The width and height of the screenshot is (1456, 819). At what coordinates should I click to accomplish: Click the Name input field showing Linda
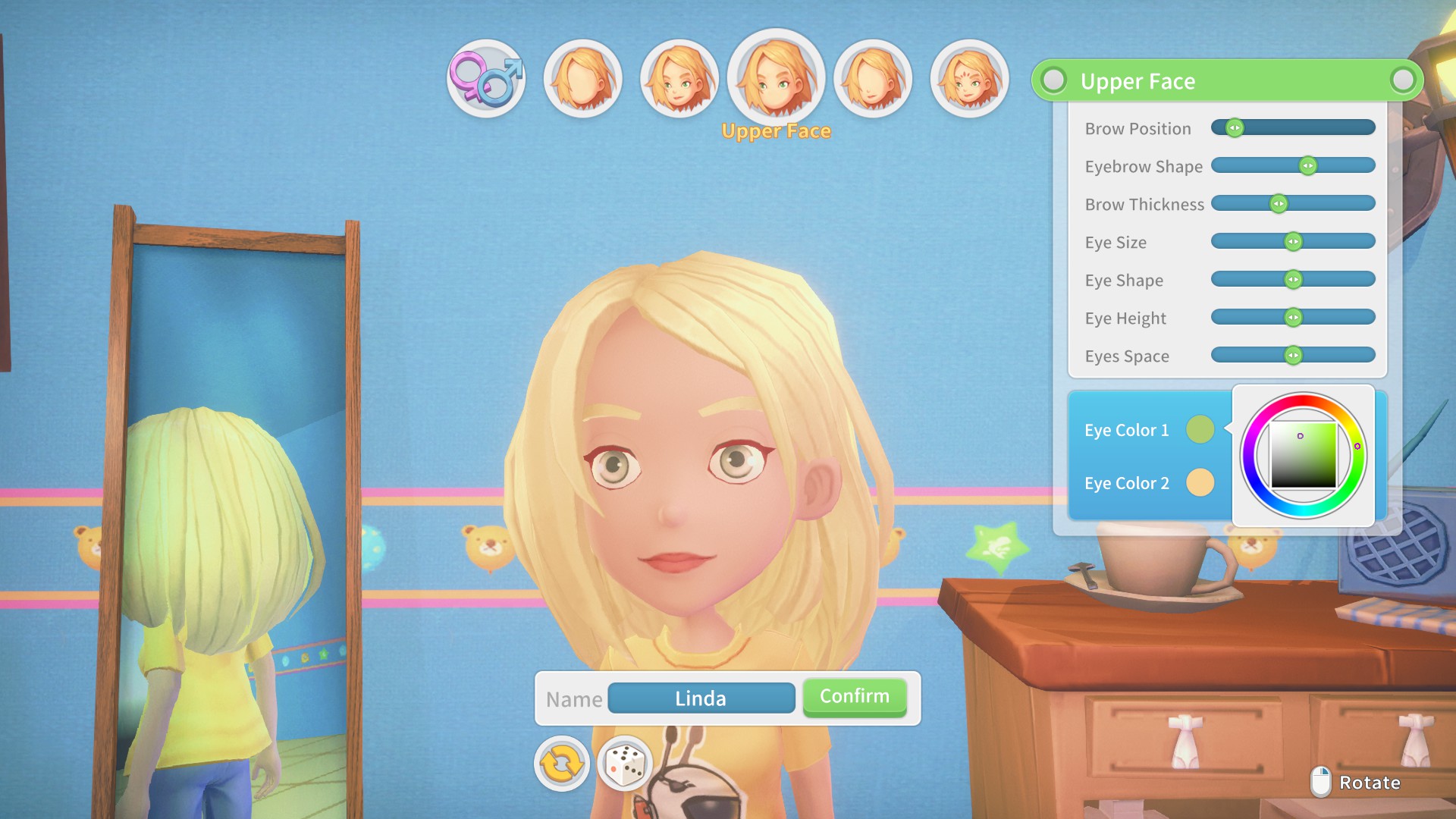click(x=701, y=698)
